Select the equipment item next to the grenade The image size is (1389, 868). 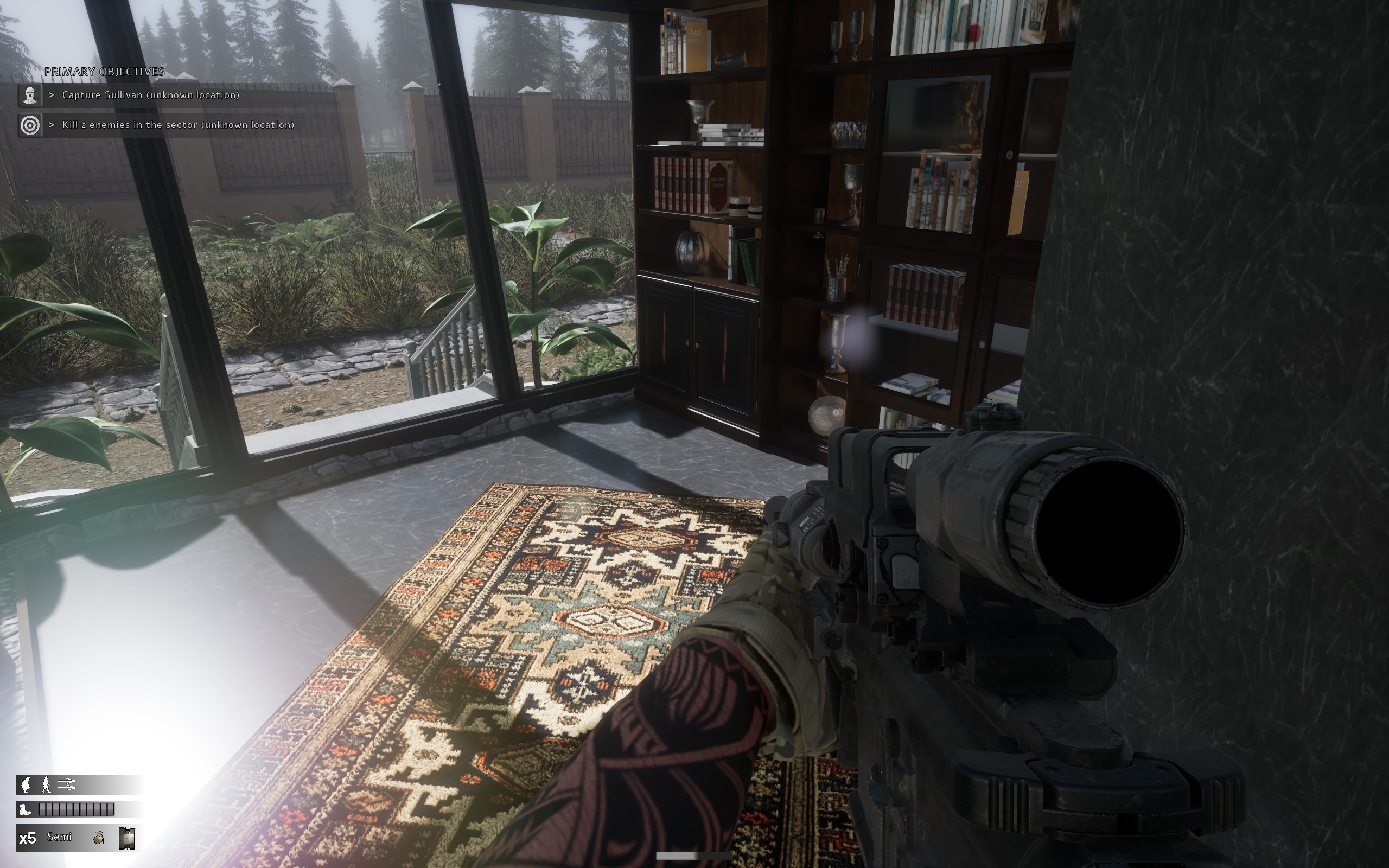pos(126,838)
